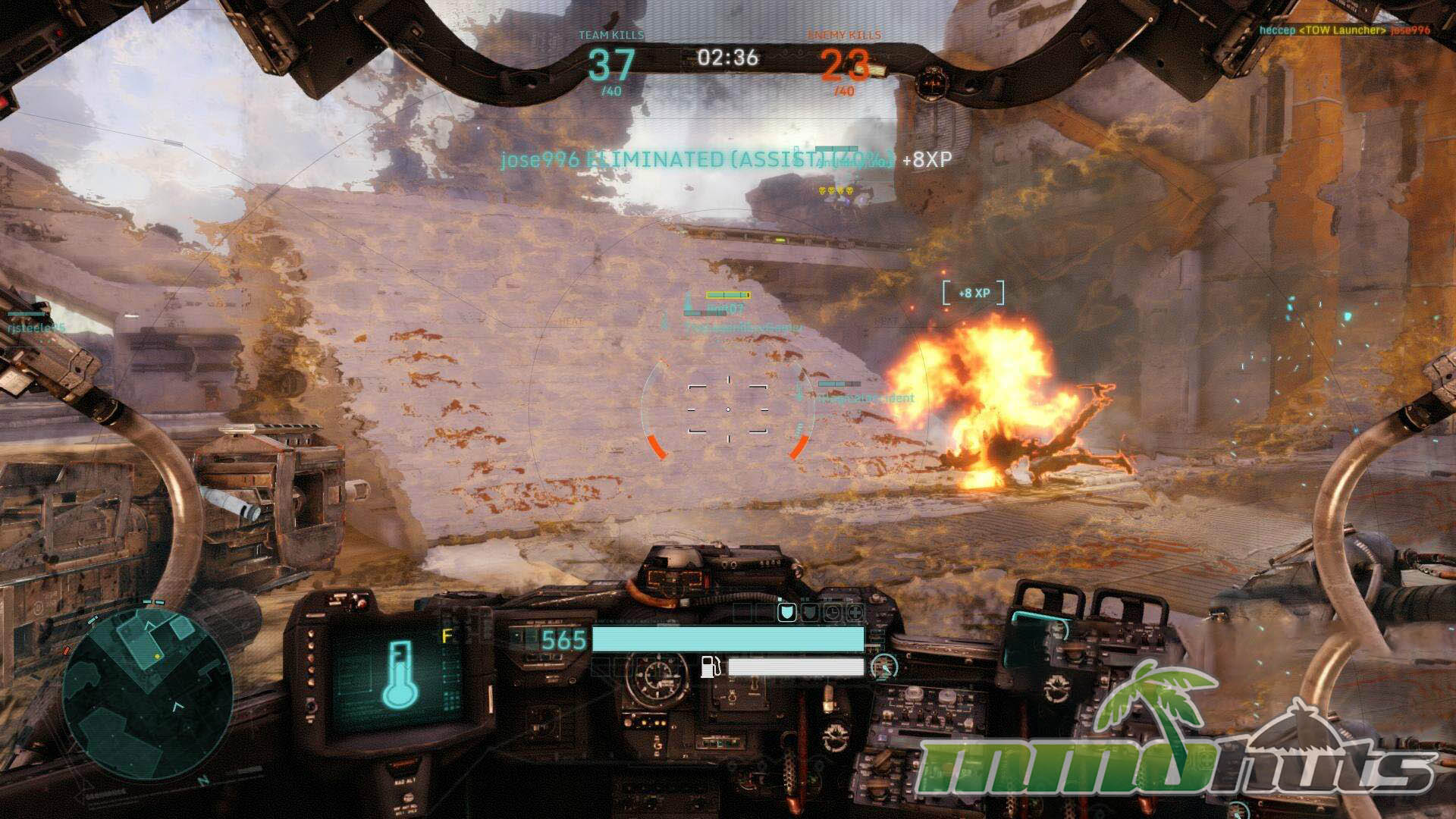Use the repair cross item icon
The image size is (1456, 819).
coord(855,612)
